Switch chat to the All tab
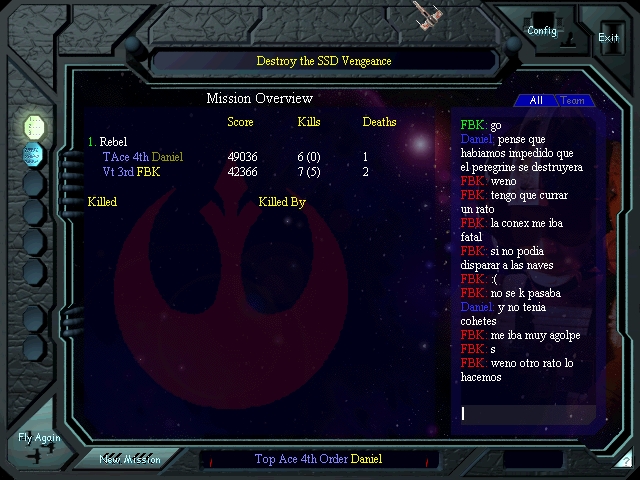This screenshot has width=640, height=480. (536, 100)
